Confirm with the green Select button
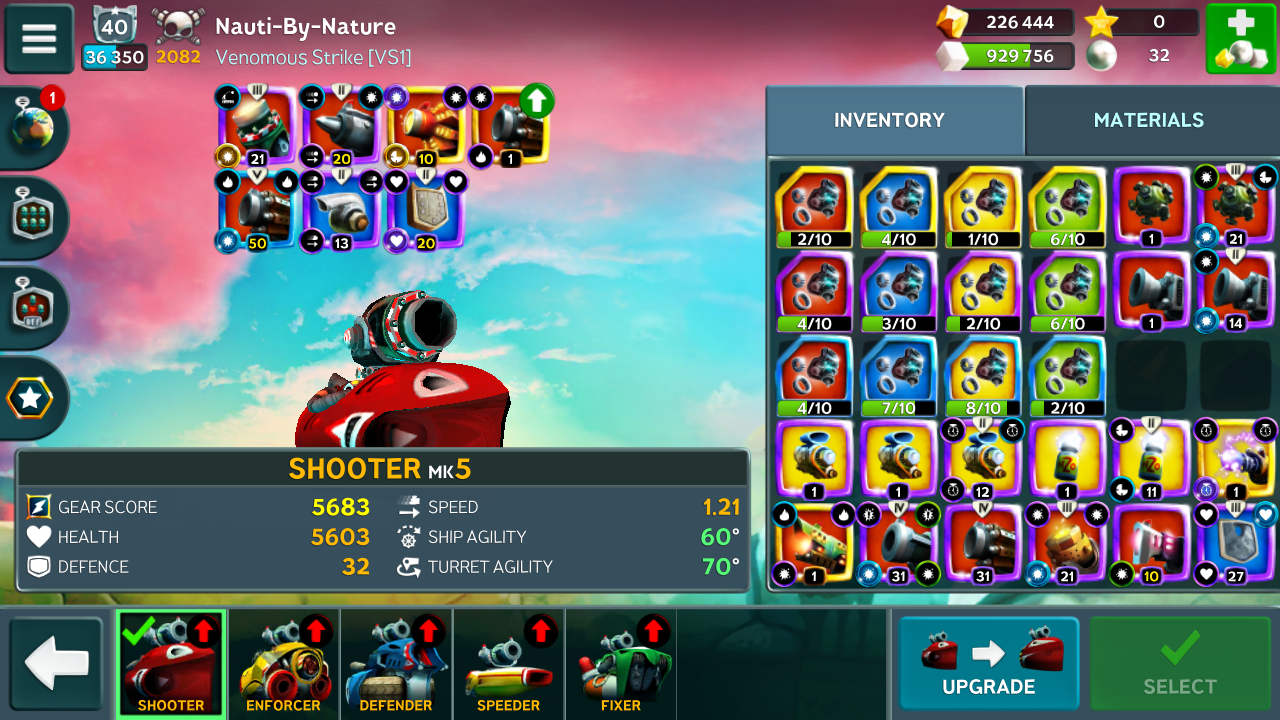The width and height of the screenshot is (1280, 720). [x=1180, y=663]
